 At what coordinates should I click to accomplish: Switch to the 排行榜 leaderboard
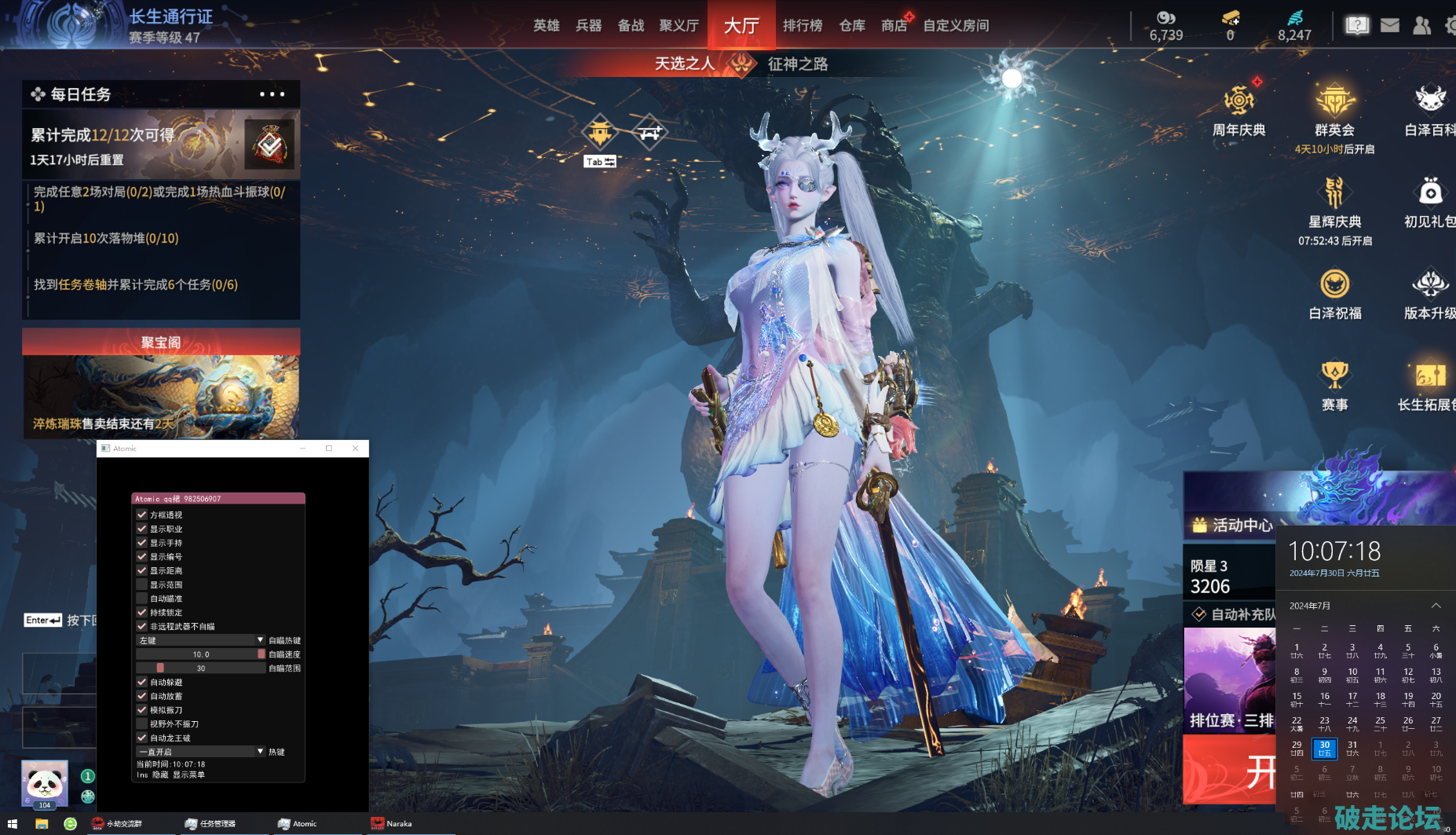pyautogui.click(x=802, y=26)
